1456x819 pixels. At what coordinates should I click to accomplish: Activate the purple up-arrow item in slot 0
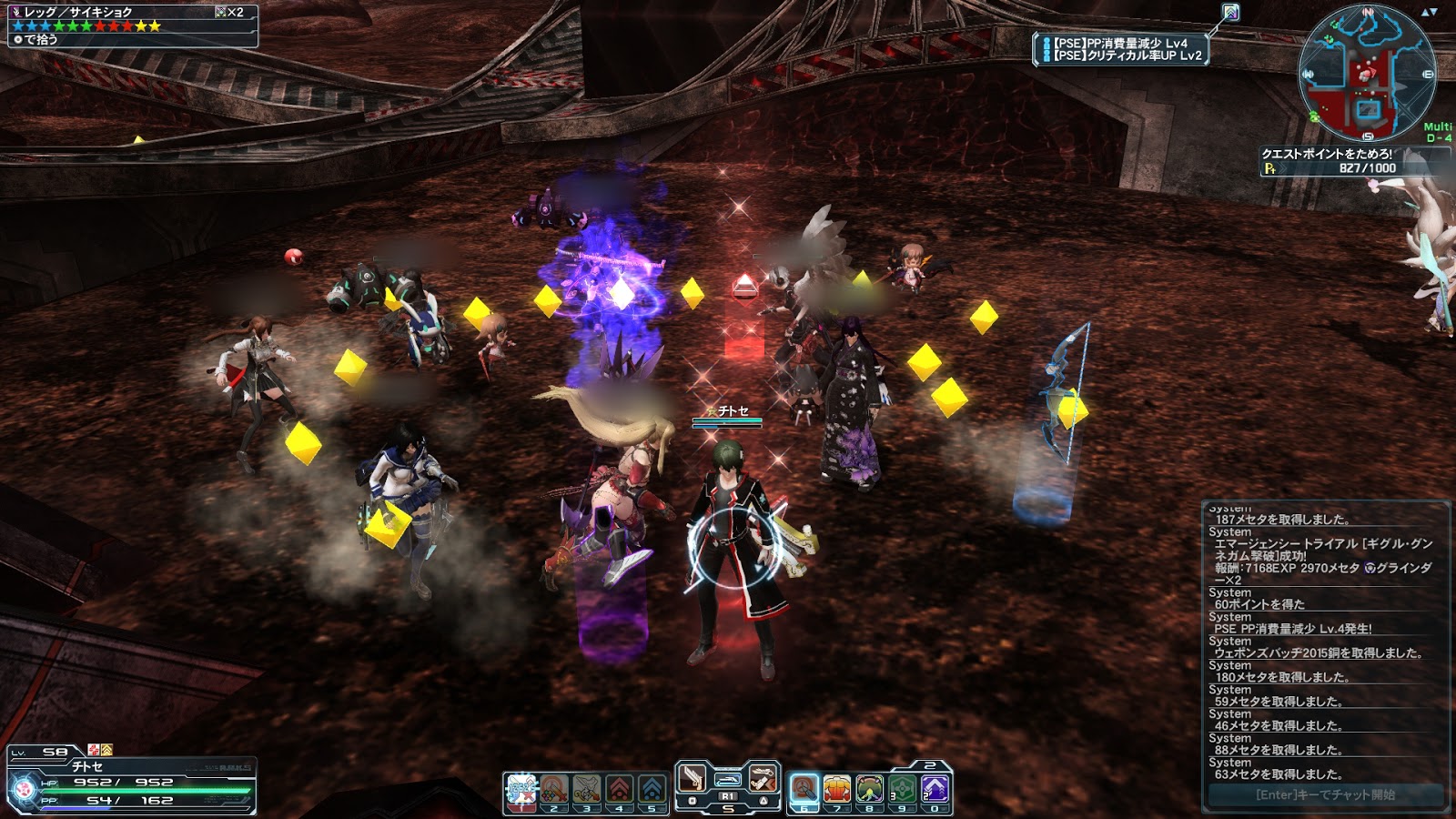tap(935, 789)
